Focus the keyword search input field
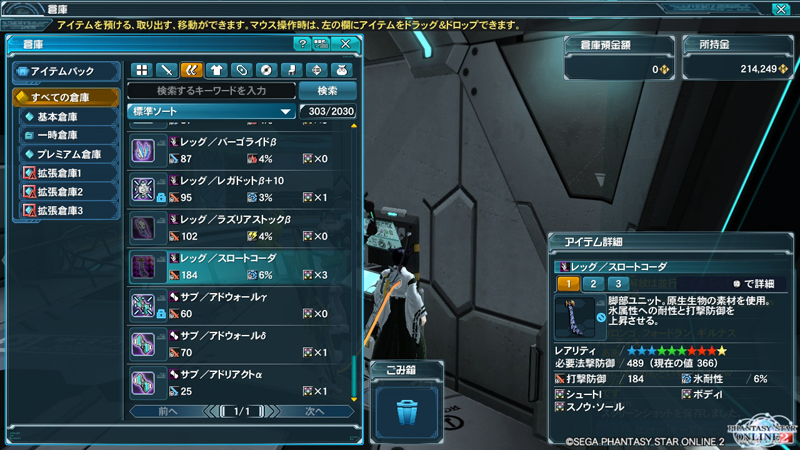This screenshot has height=450, width=800. coord(212,91)
